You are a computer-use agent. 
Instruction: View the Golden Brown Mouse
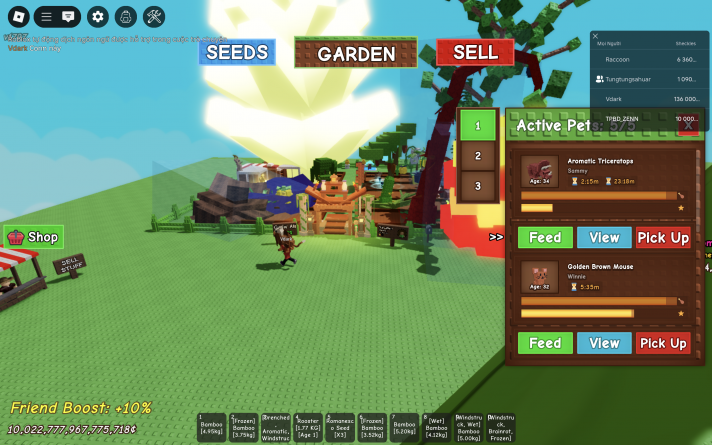pos(604,343)
